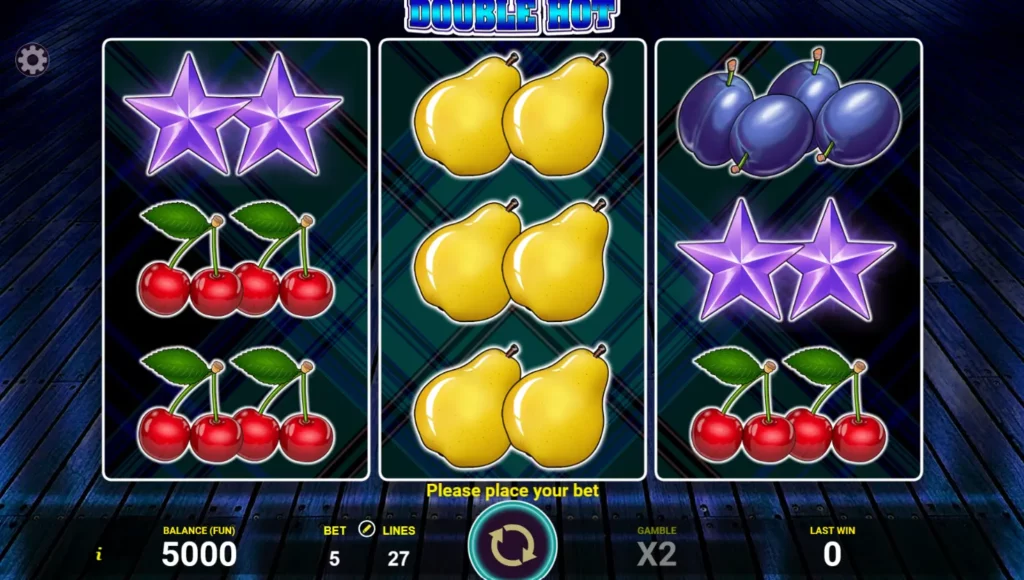
Task: Activate the X2 Gamble feature
Action: [x=657, y=552]
